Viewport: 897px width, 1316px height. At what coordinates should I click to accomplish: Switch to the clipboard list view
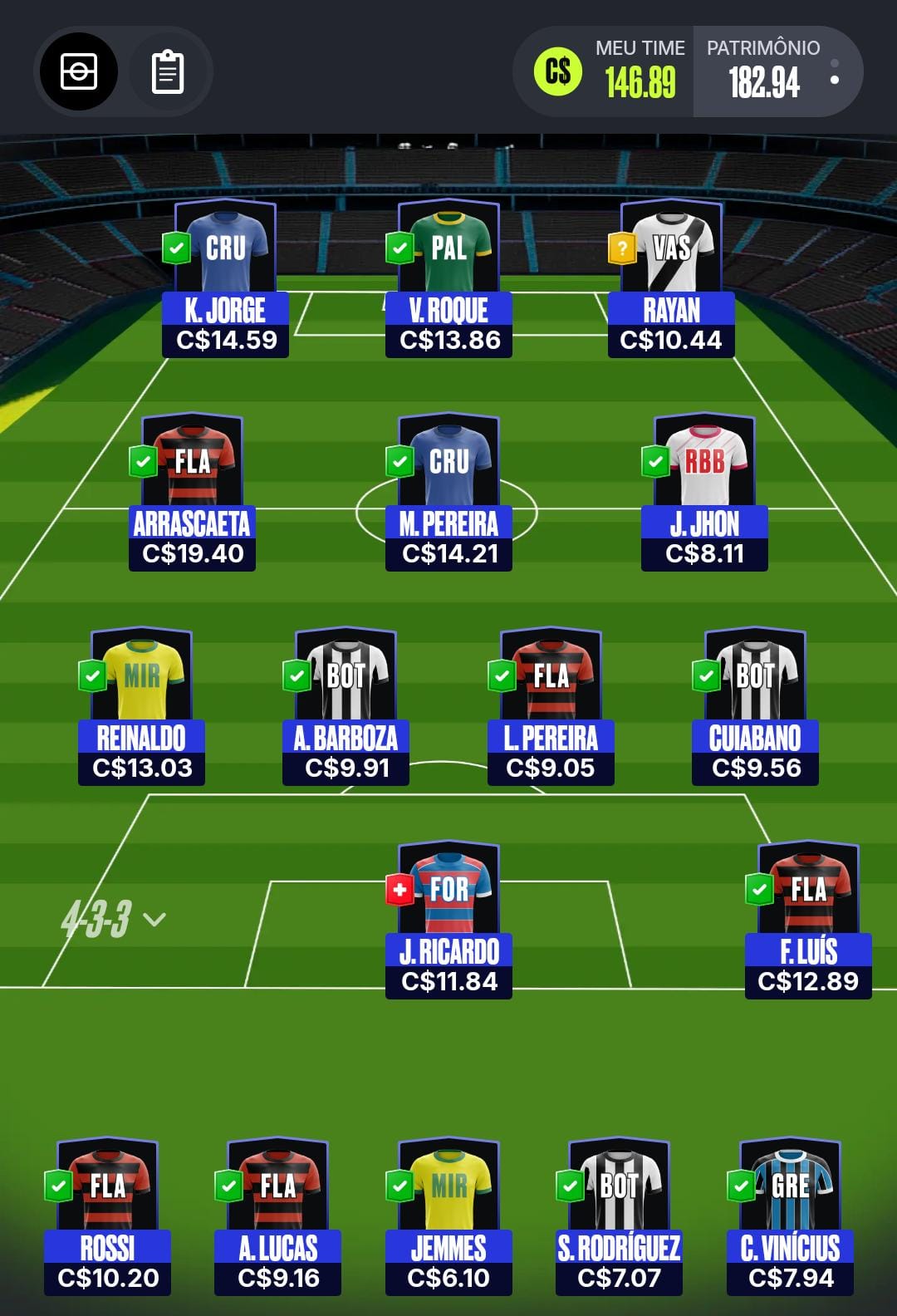tap(168, 71)
